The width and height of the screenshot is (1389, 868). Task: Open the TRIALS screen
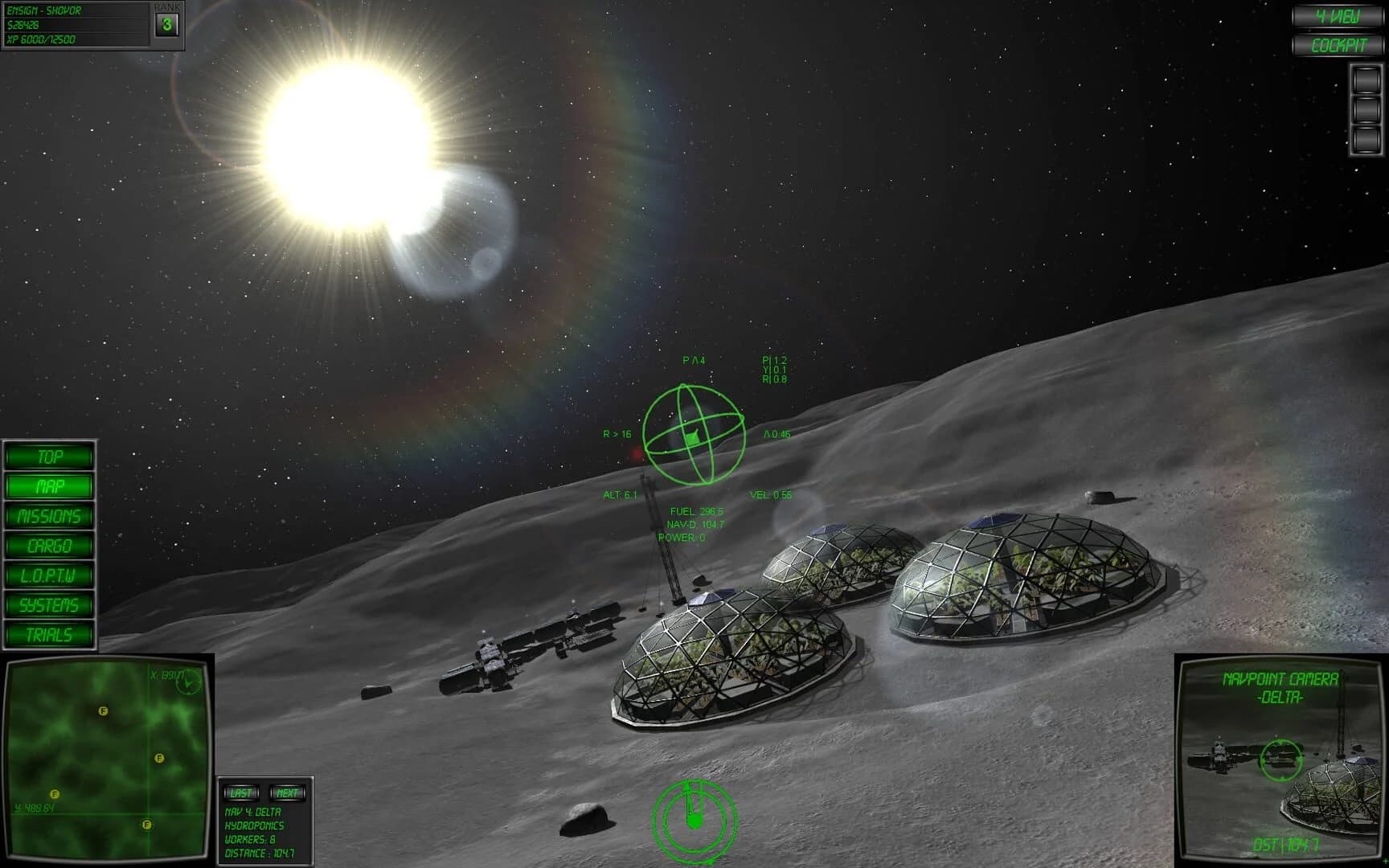pyautogui.click(x=49, y=635)
